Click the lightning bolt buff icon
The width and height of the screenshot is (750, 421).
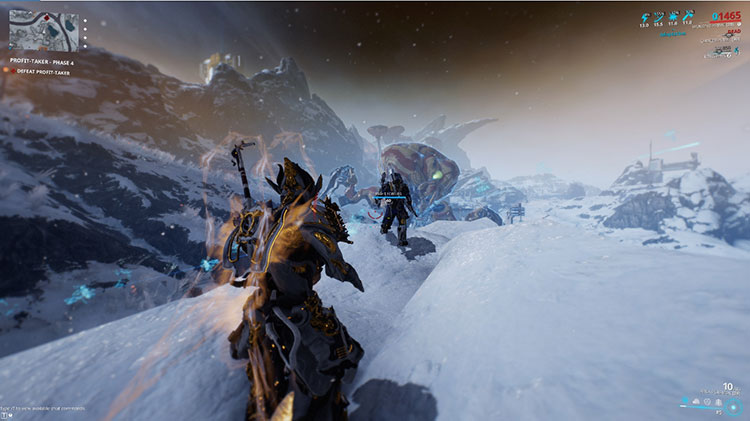646,17
